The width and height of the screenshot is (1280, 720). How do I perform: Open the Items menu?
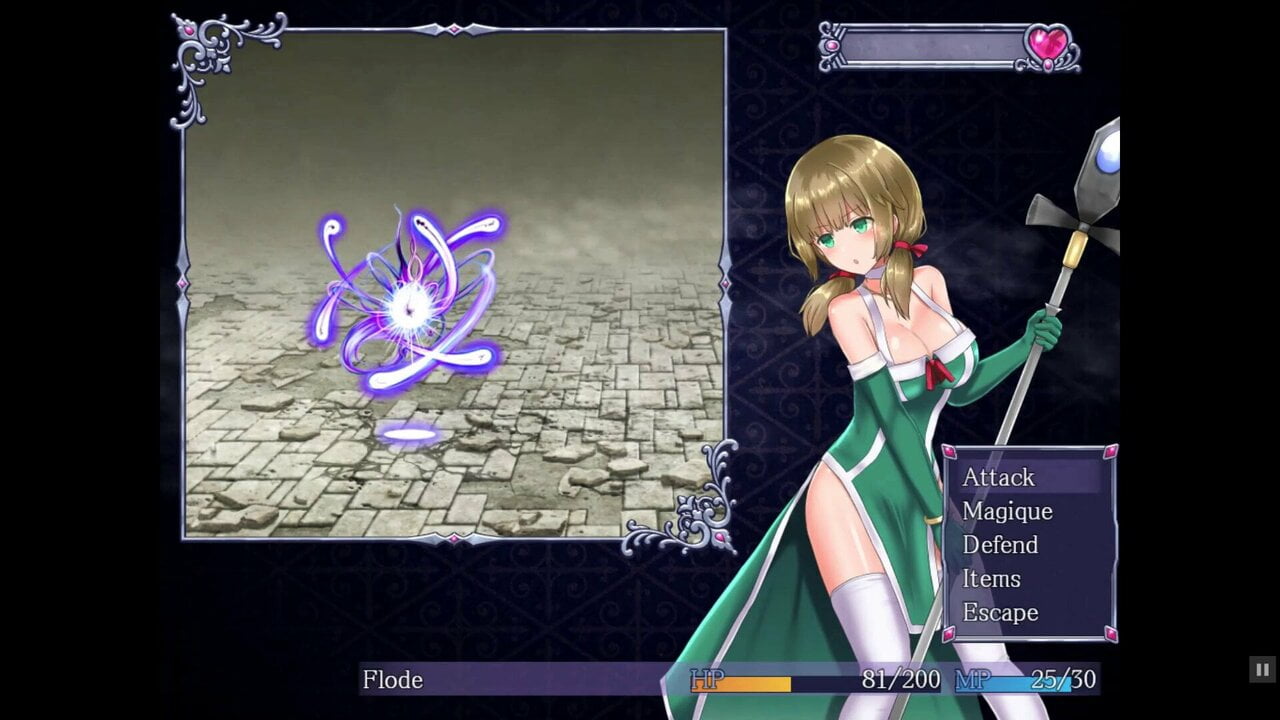[991, 579]
